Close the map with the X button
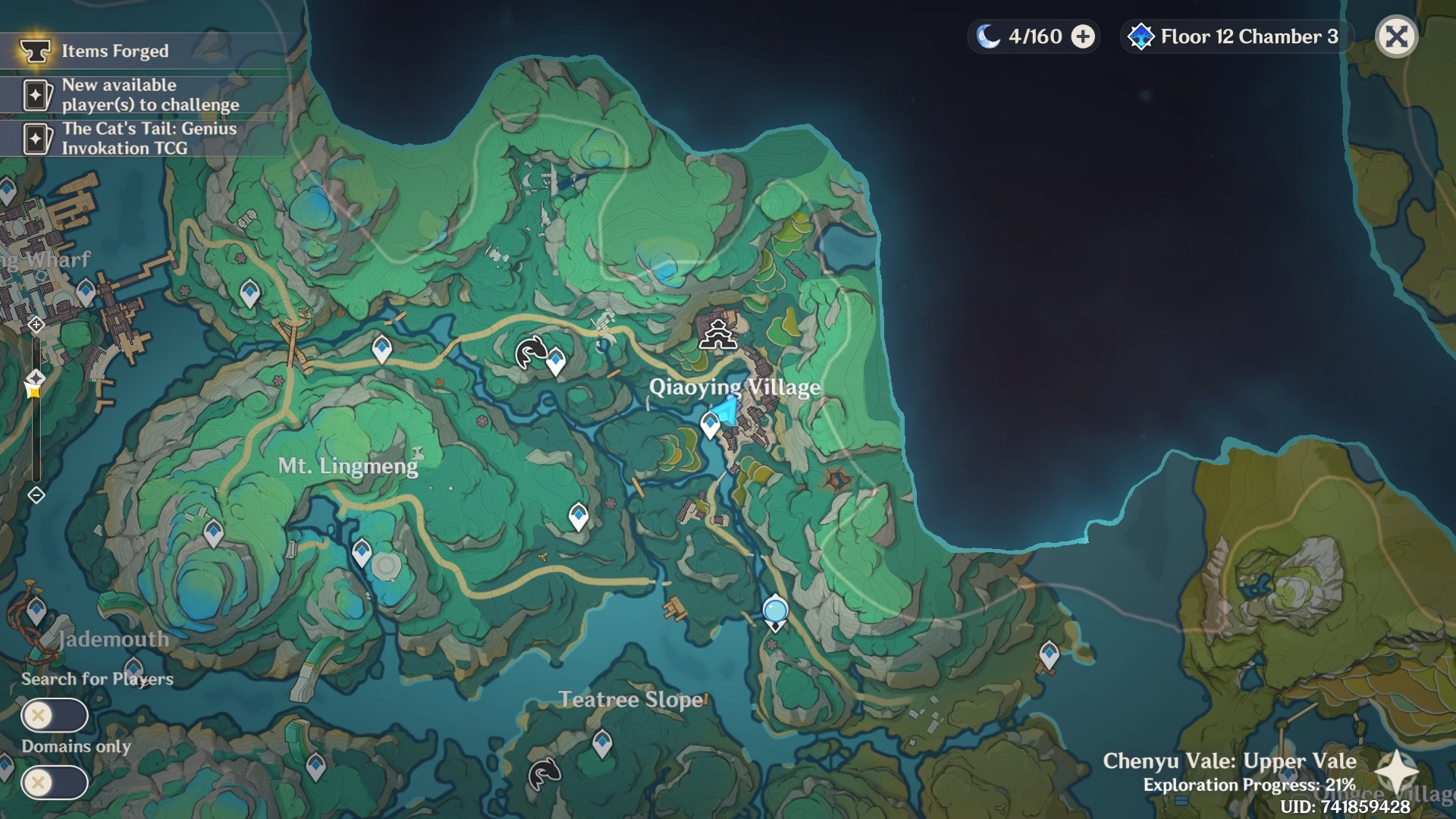The width and height of the screenshot is (1456, 819). (x=1396, y=36)
